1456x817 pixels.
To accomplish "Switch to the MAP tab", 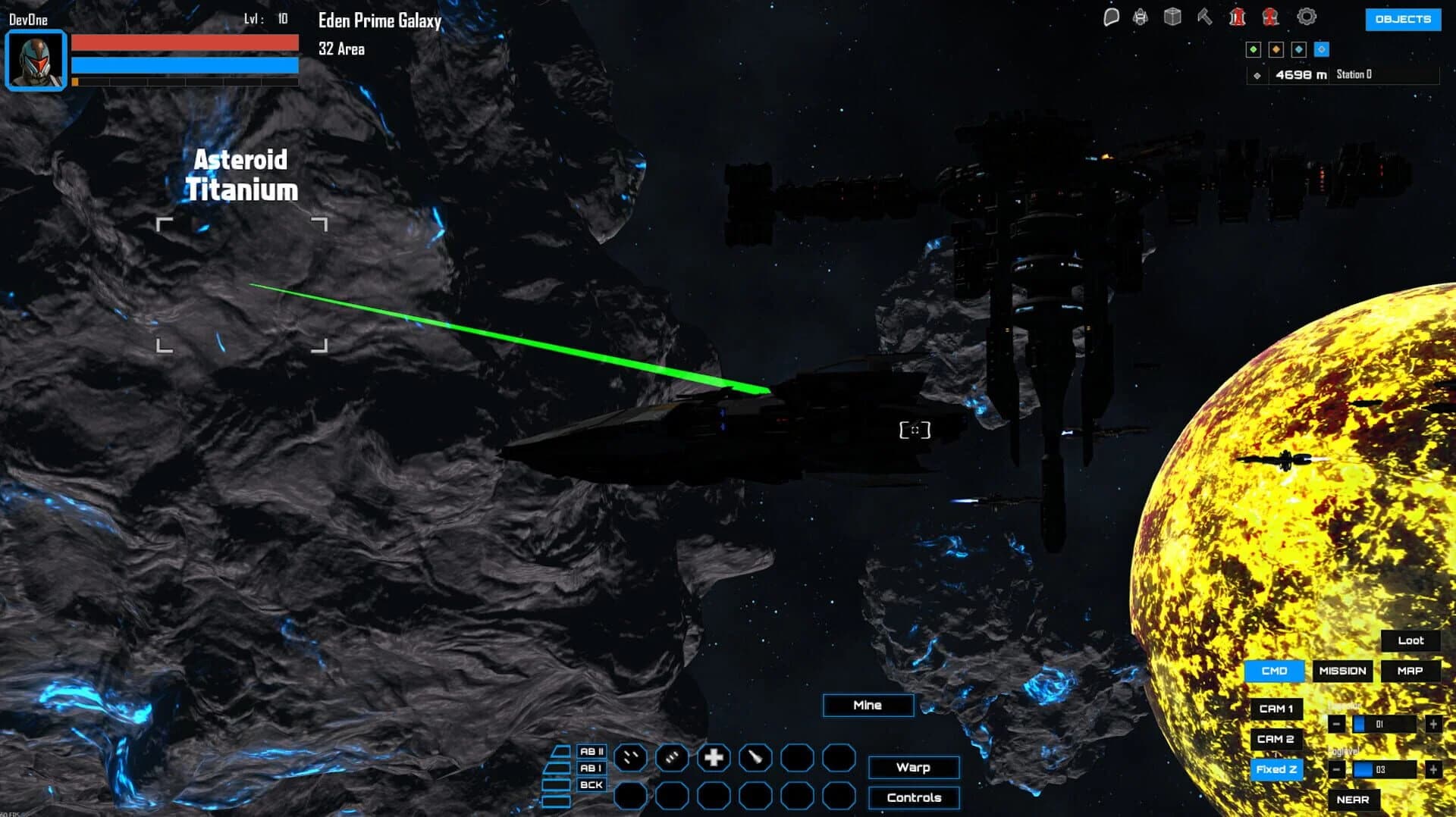I will (1410, 671).
